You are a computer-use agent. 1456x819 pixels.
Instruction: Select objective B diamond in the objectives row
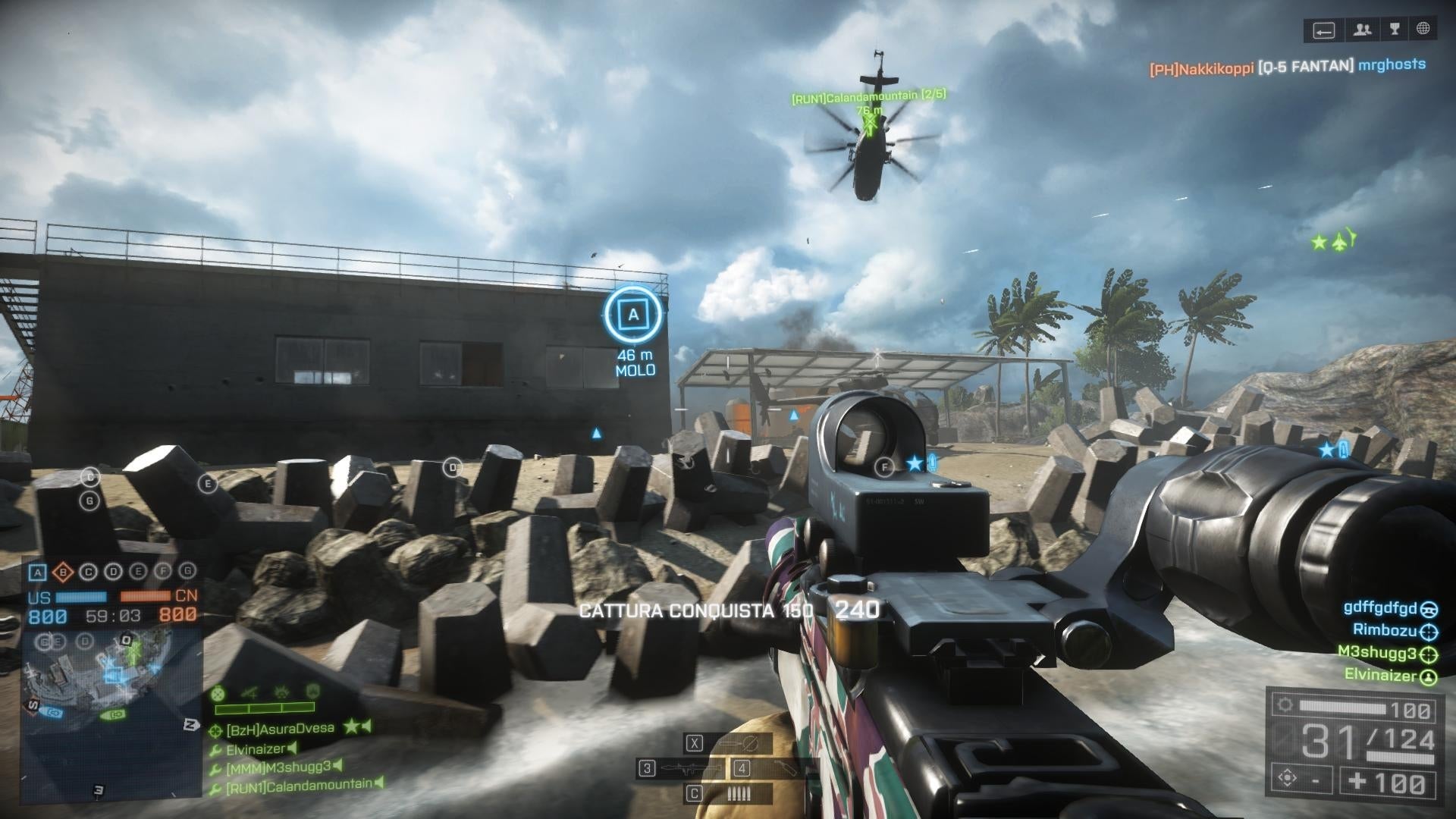coord(62,572)
